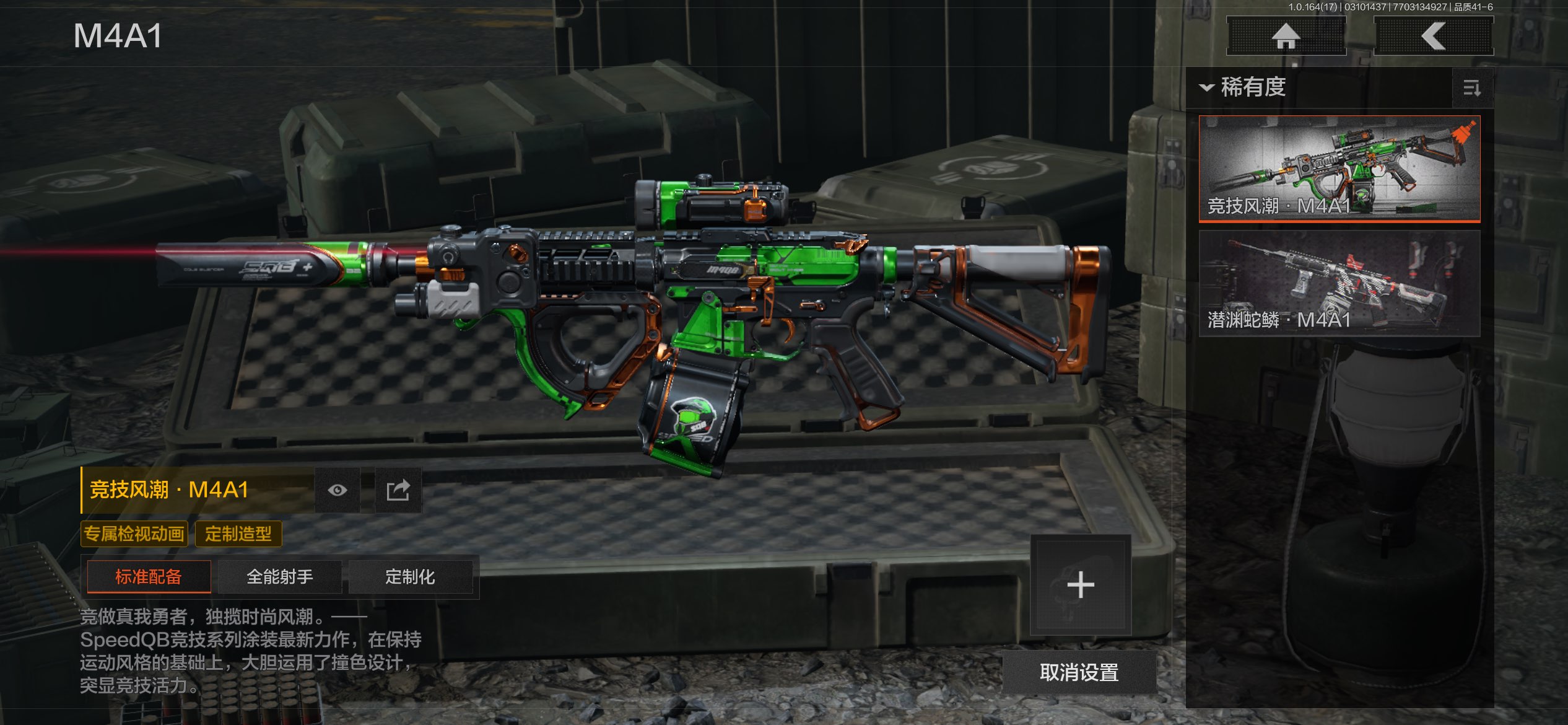The height and width of the screenshot is (725, 1568).
Task: Go to the home screen
Action: coord(1286,36)
